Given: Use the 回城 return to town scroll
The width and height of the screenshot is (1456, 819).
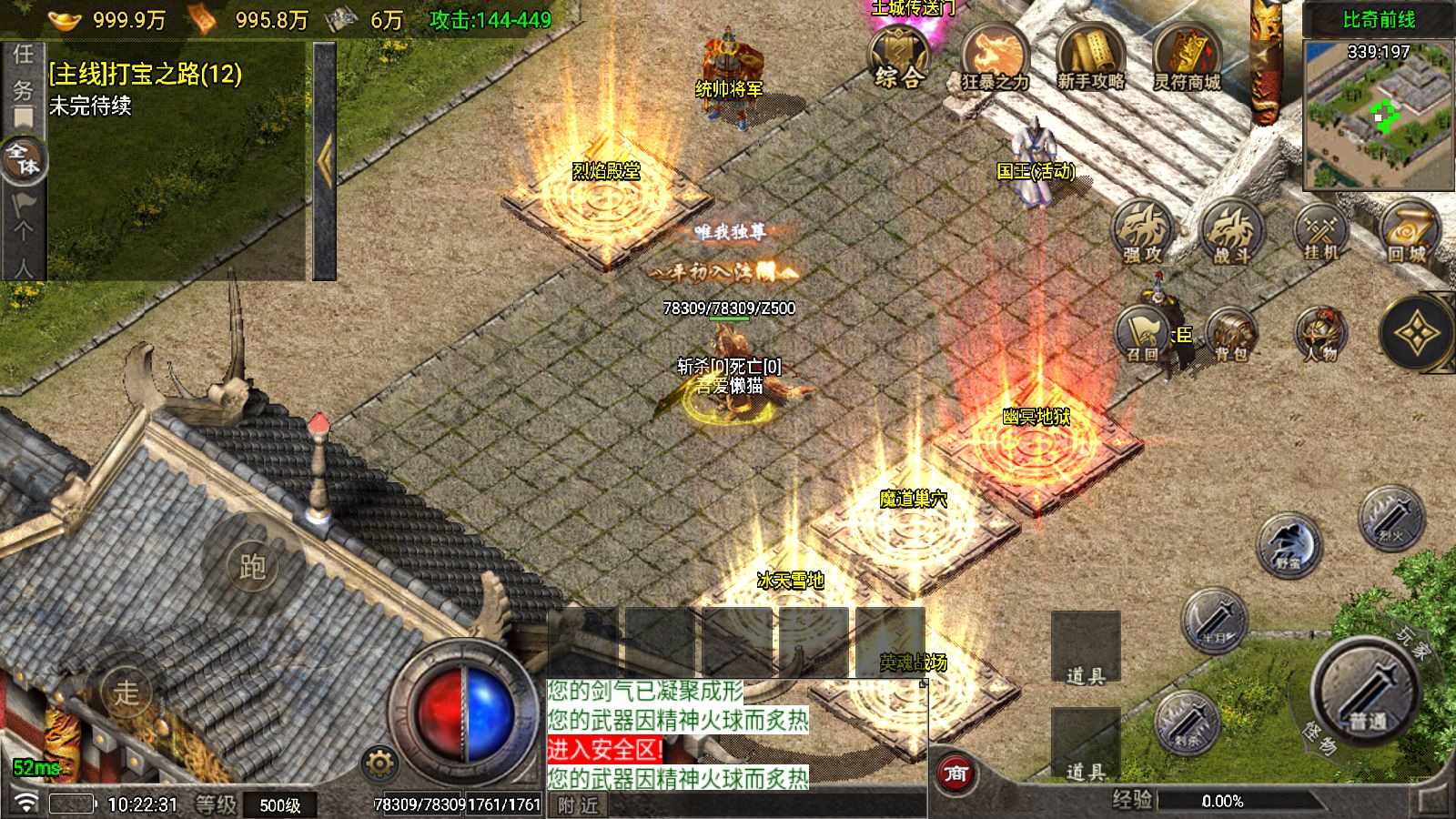Looking at the screenshot, I should pos(1409,232).
